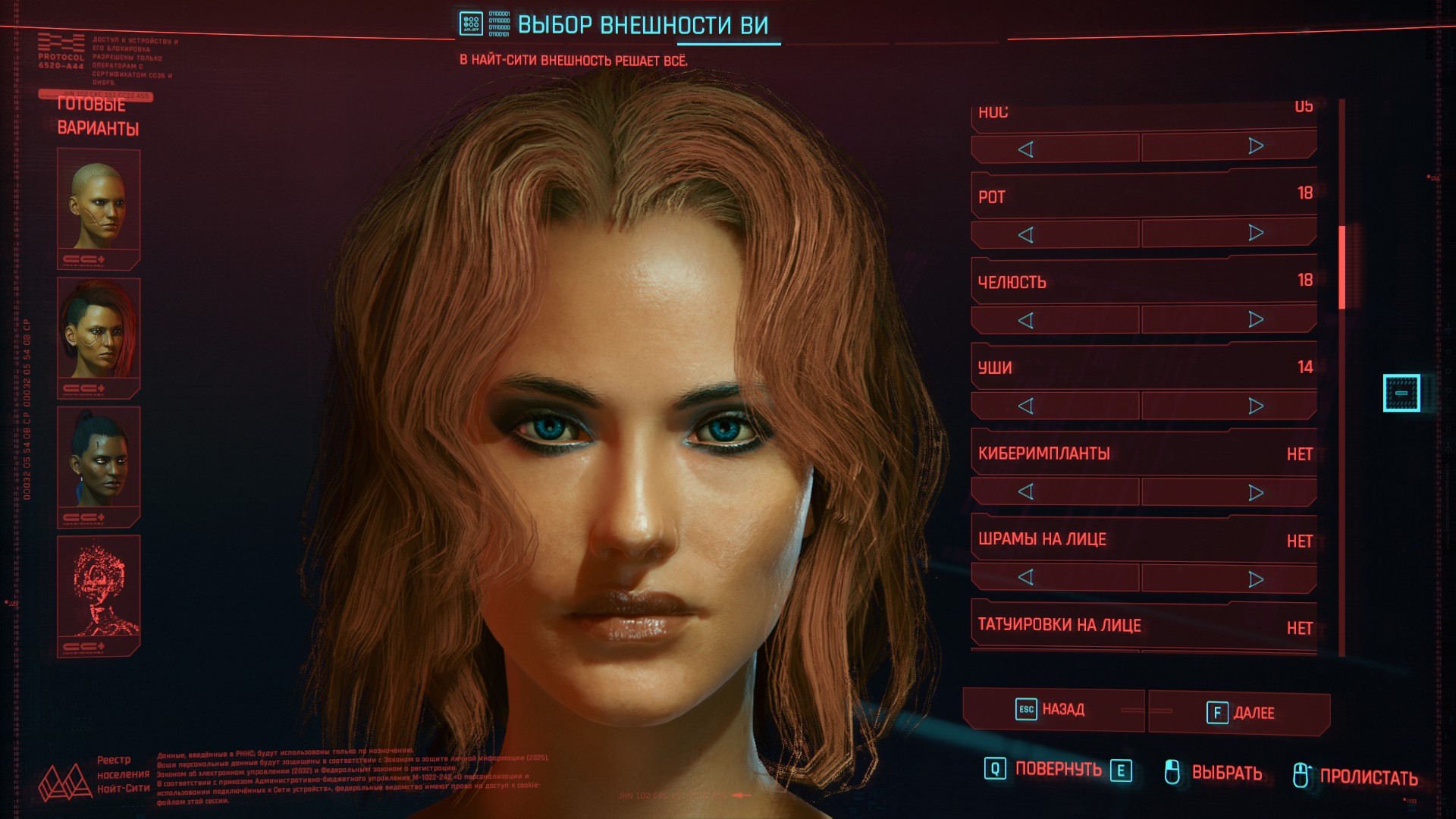The height and width of the screenshot is (819, 1456).
Task: Switch РОТ to the next option
Action: 1256,233
